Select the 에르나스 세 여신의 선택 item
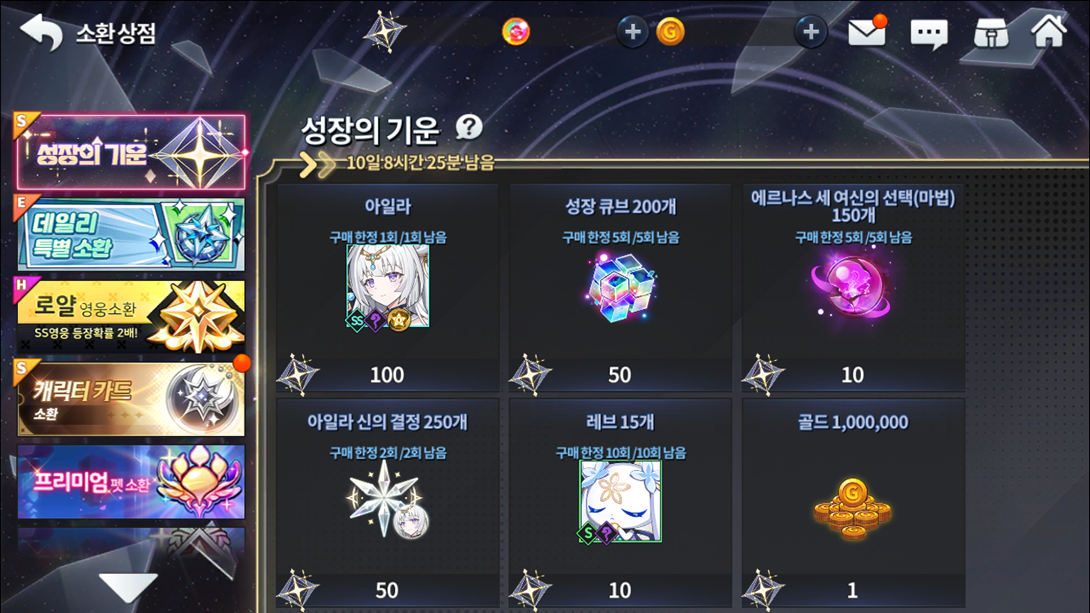 (853, 287)
